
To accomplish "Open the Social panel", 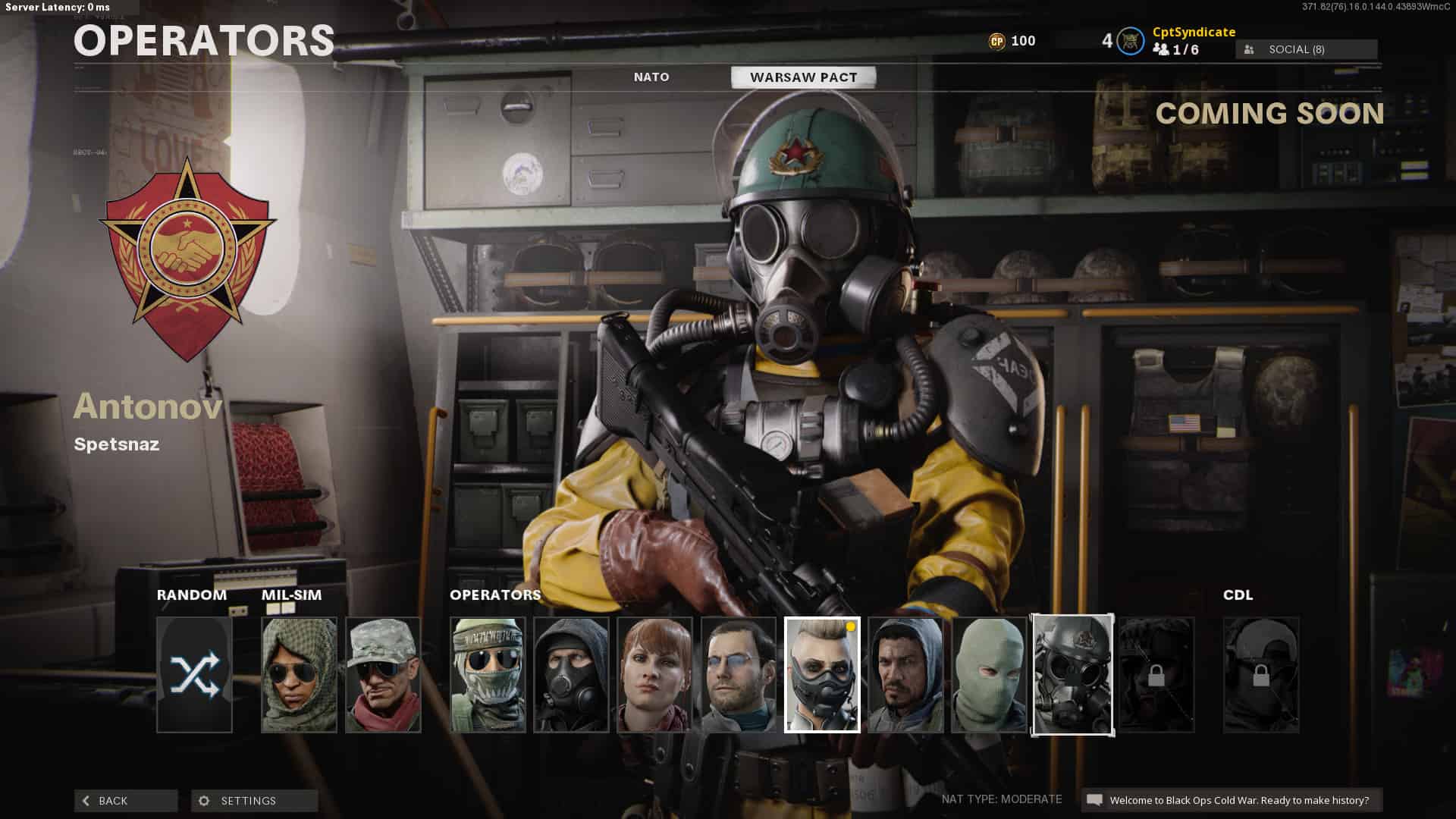I will 1306,49.
